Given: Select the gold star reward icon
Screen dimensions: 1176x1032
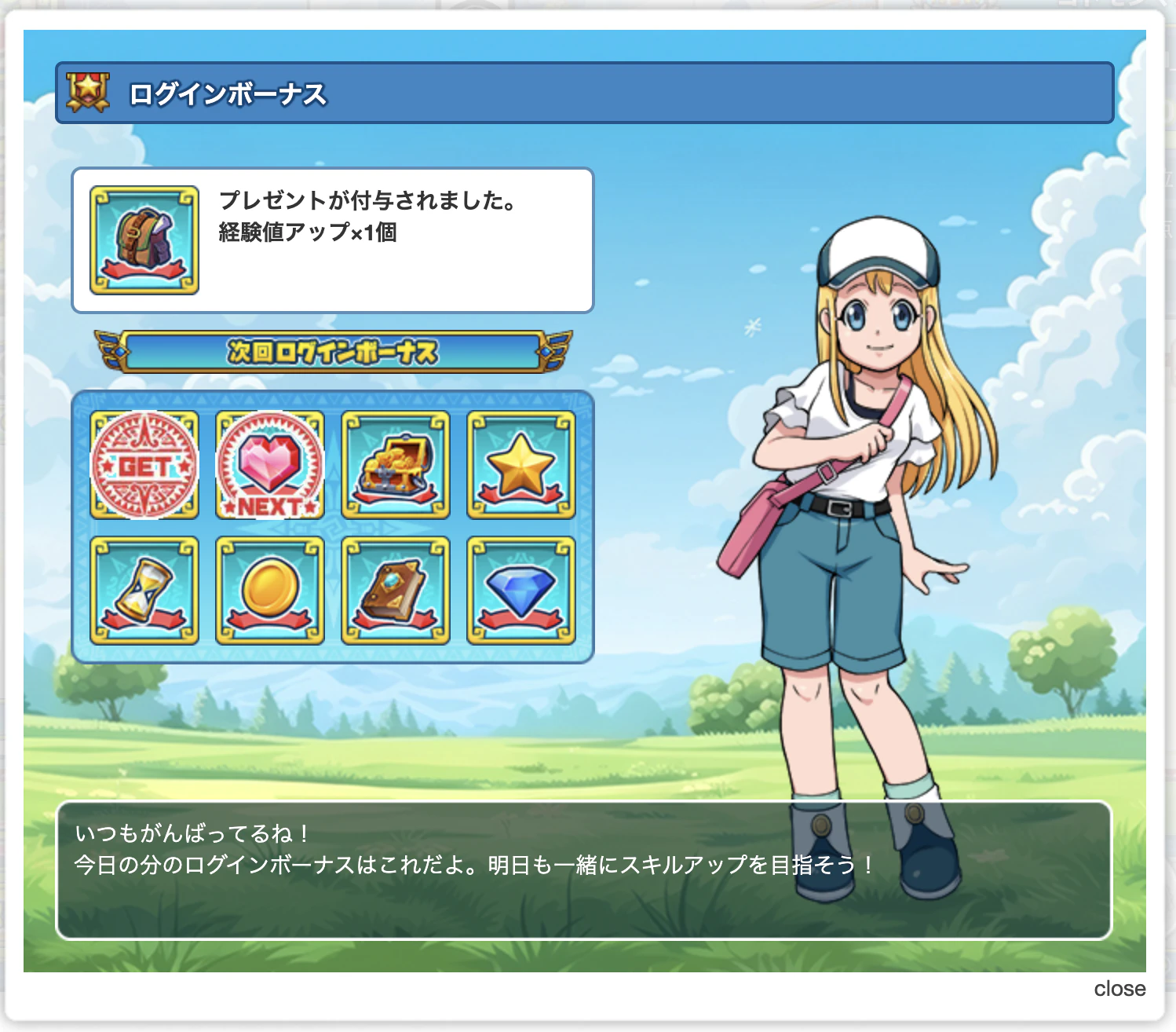Looking at the screenshot, I should 523,467.
